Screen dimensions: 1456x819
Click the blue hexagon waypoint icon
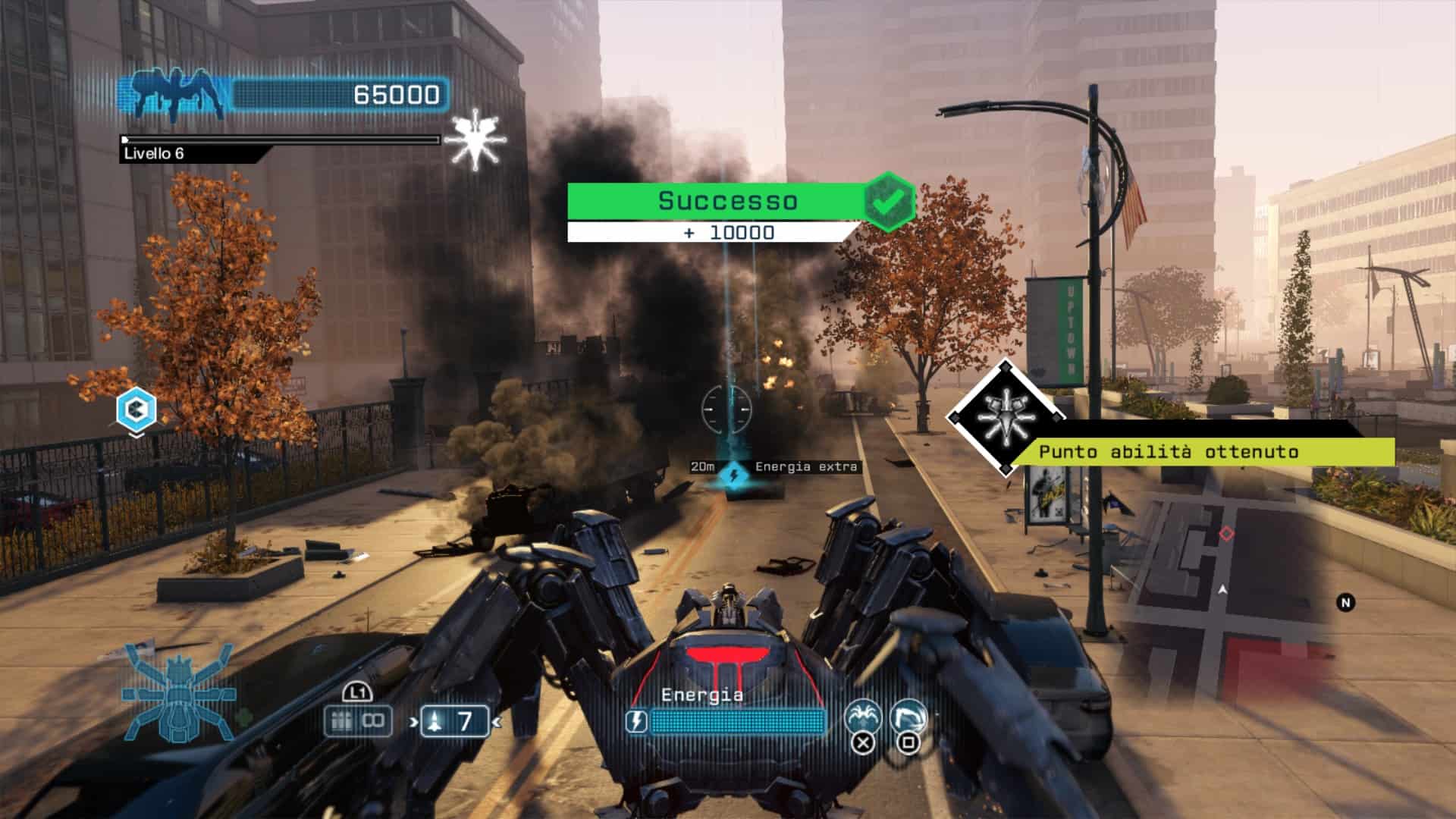pyautogui.click(x=136, y=410)
